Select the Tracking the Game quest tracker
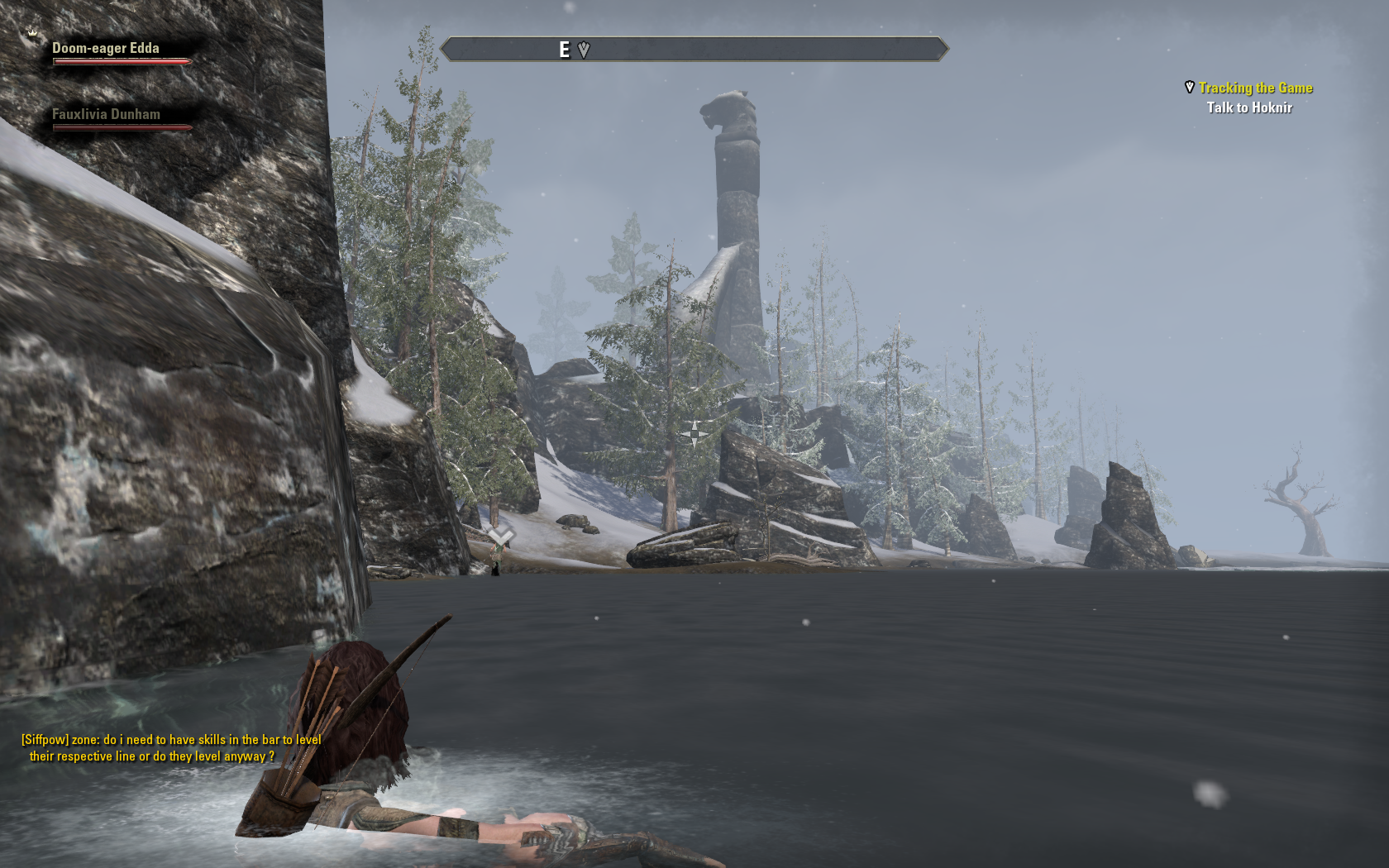This screenshot has width=1389, height=868. [1255, 88]
